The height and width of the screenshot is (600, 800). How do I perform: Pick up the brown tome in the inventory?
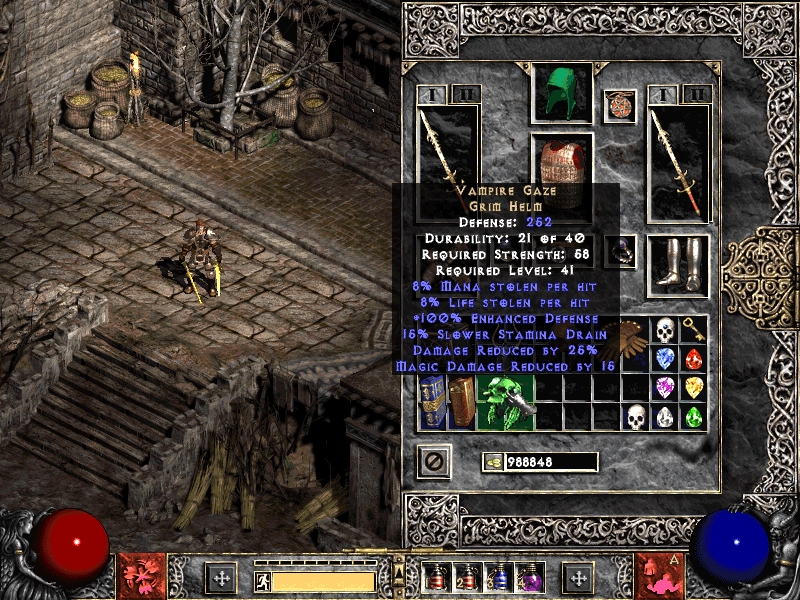click(462, 402)
